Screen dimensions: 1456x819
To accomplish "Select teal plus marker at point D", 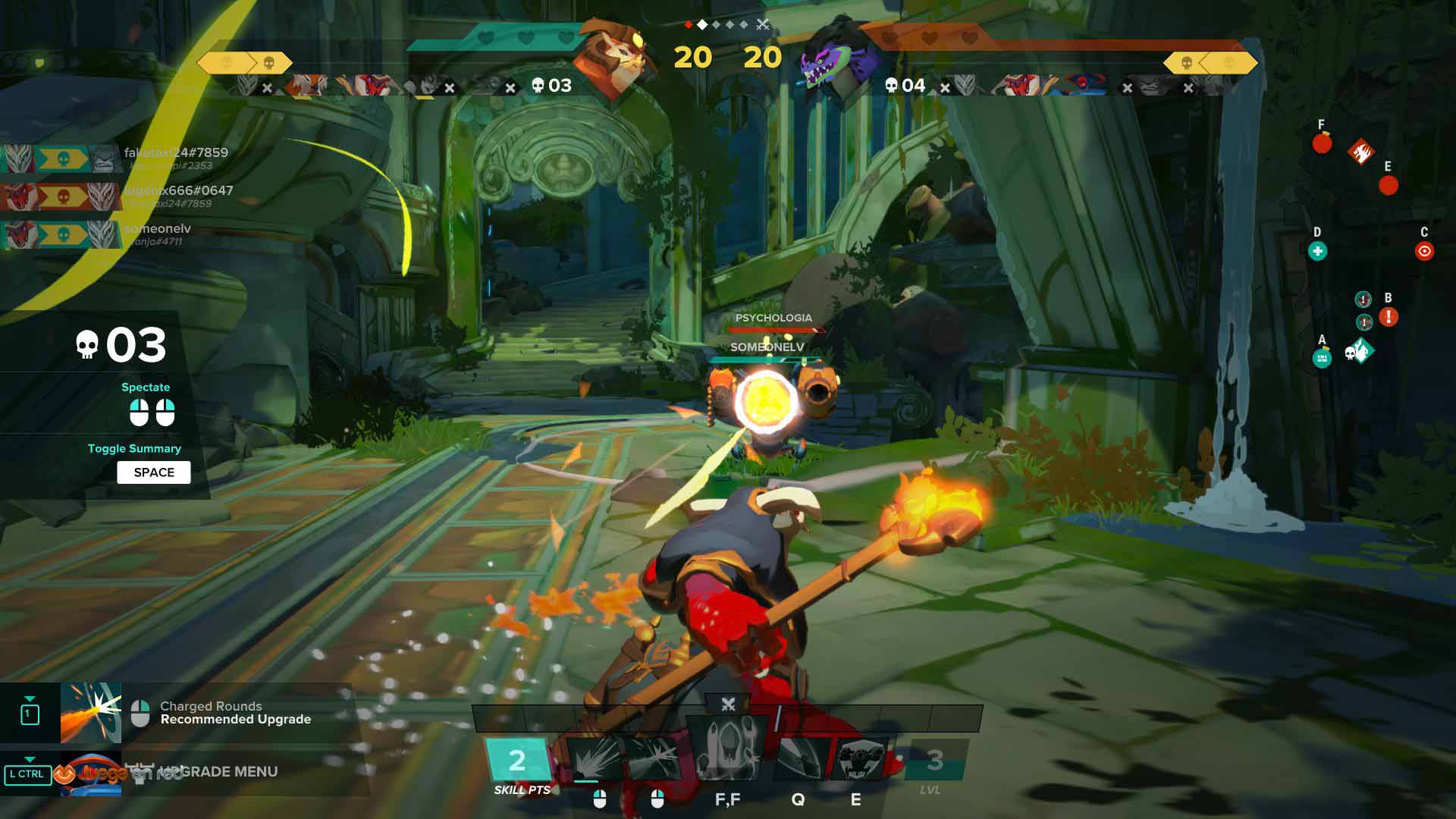I will pos(1317,252).
